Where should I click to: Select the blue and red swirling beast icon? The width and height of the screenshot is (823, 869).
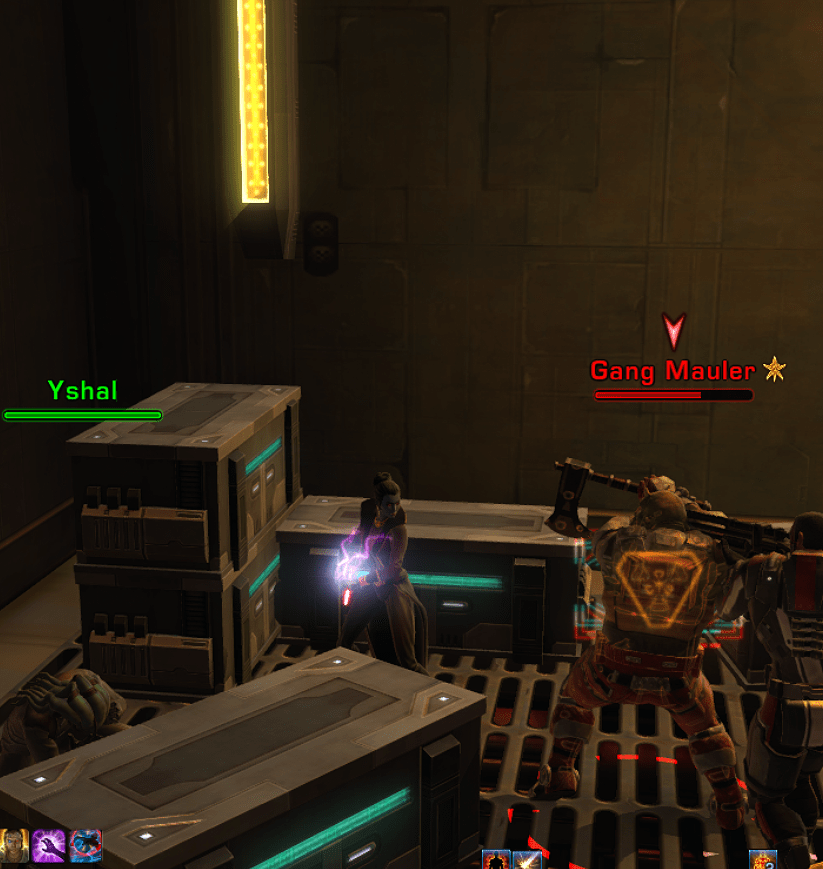(x=85, y=845)
